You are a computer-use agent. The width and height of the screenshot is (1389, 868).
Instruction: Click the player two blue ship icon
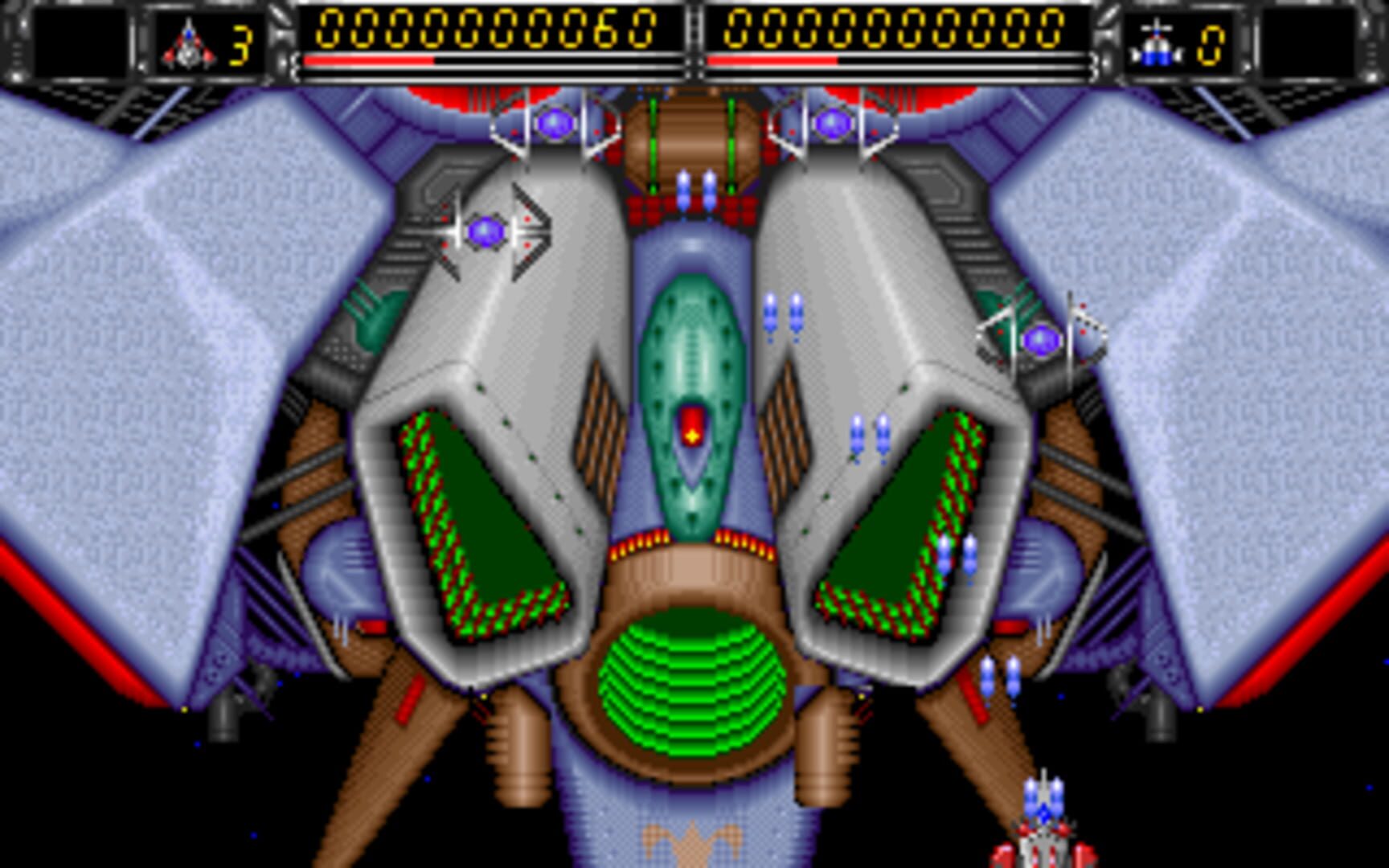click(x=1157, y=45)
